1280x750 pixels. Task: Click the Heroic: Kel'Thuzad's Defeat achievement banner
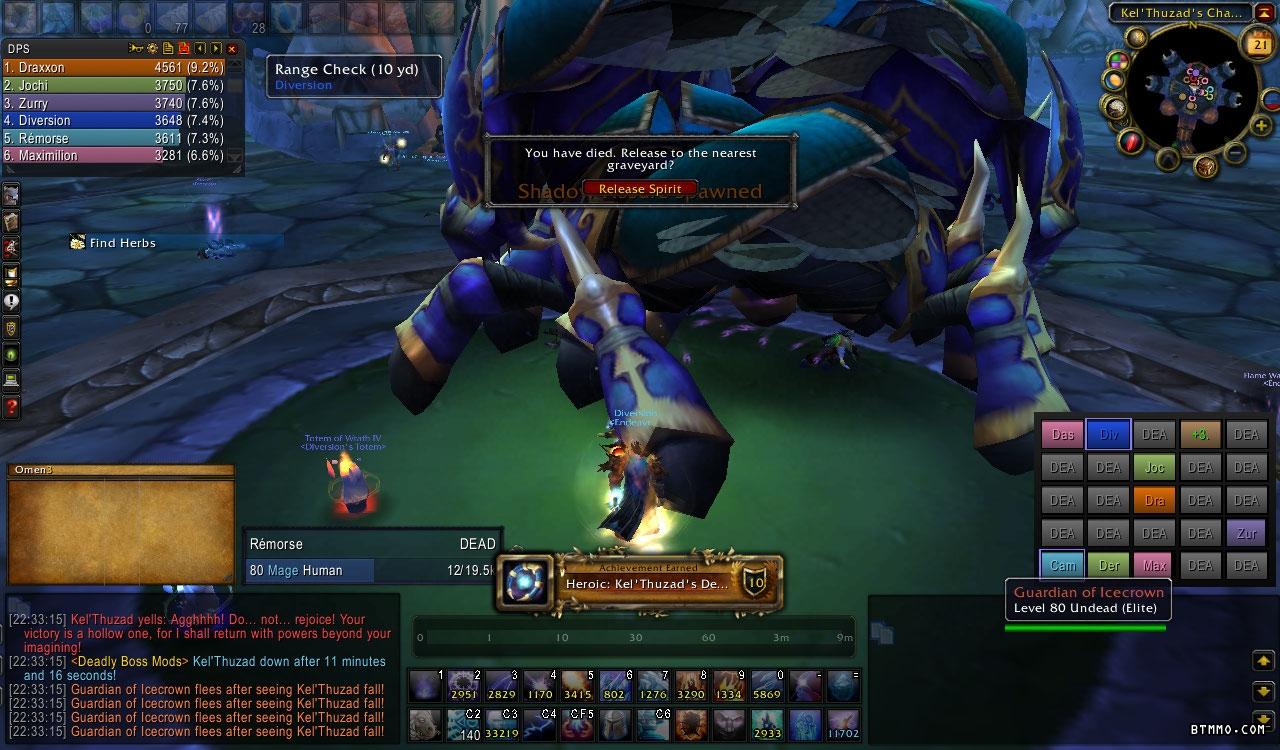[640, 583]
